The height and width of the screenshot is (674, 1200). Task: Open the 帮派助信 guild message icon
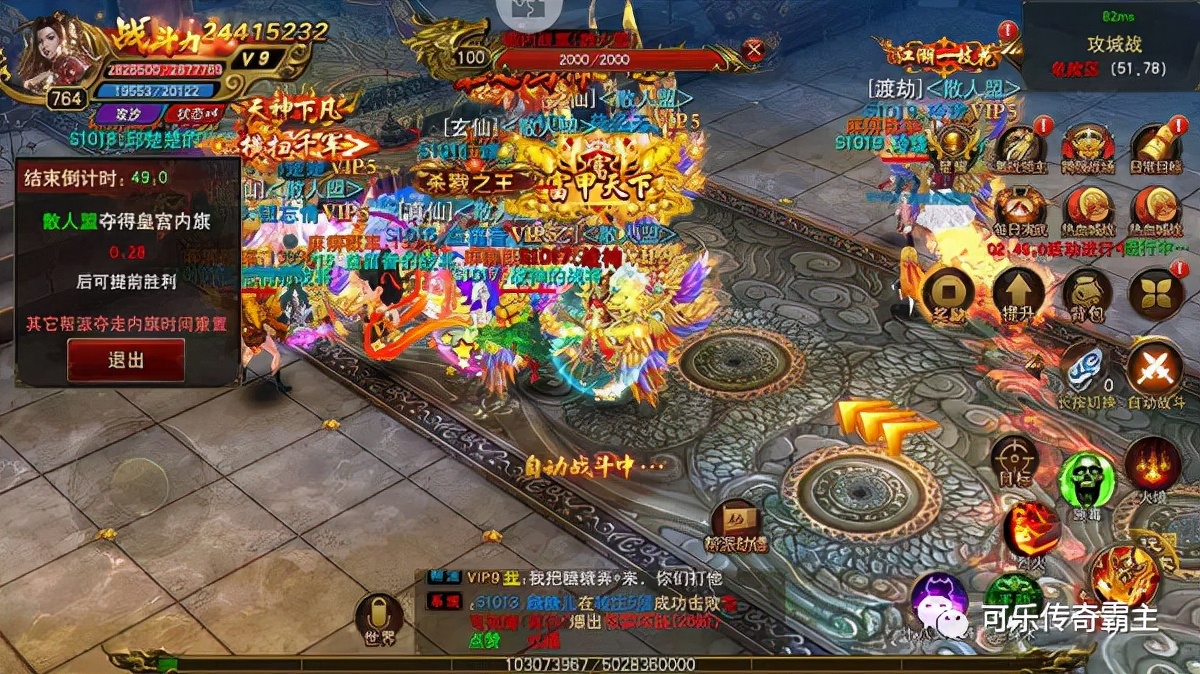[x=736, y=527]
